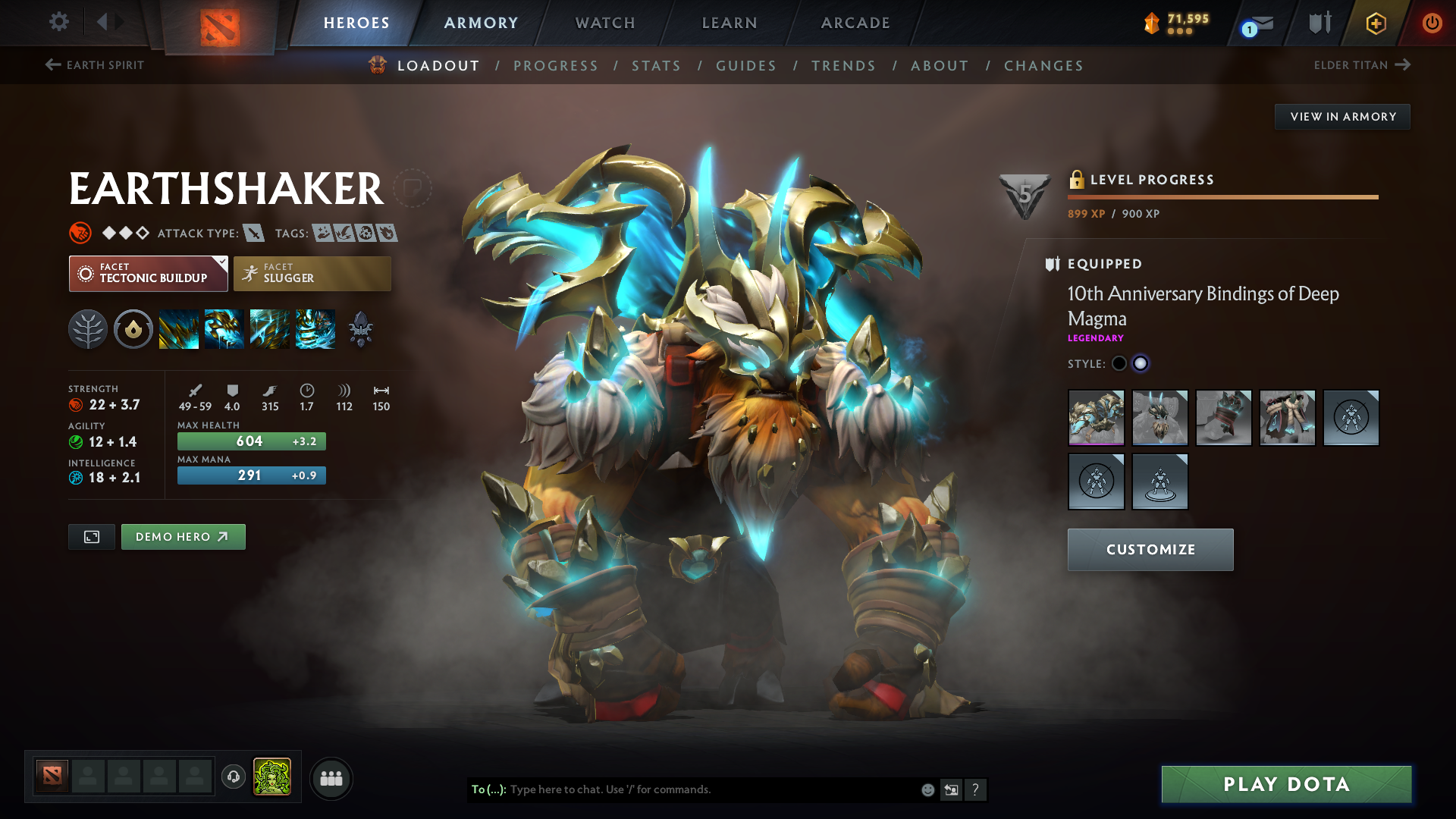Click the Demo Hero button
This screenshot has width=1456, height=819.
pyautogui.click(x=183, y=536)
